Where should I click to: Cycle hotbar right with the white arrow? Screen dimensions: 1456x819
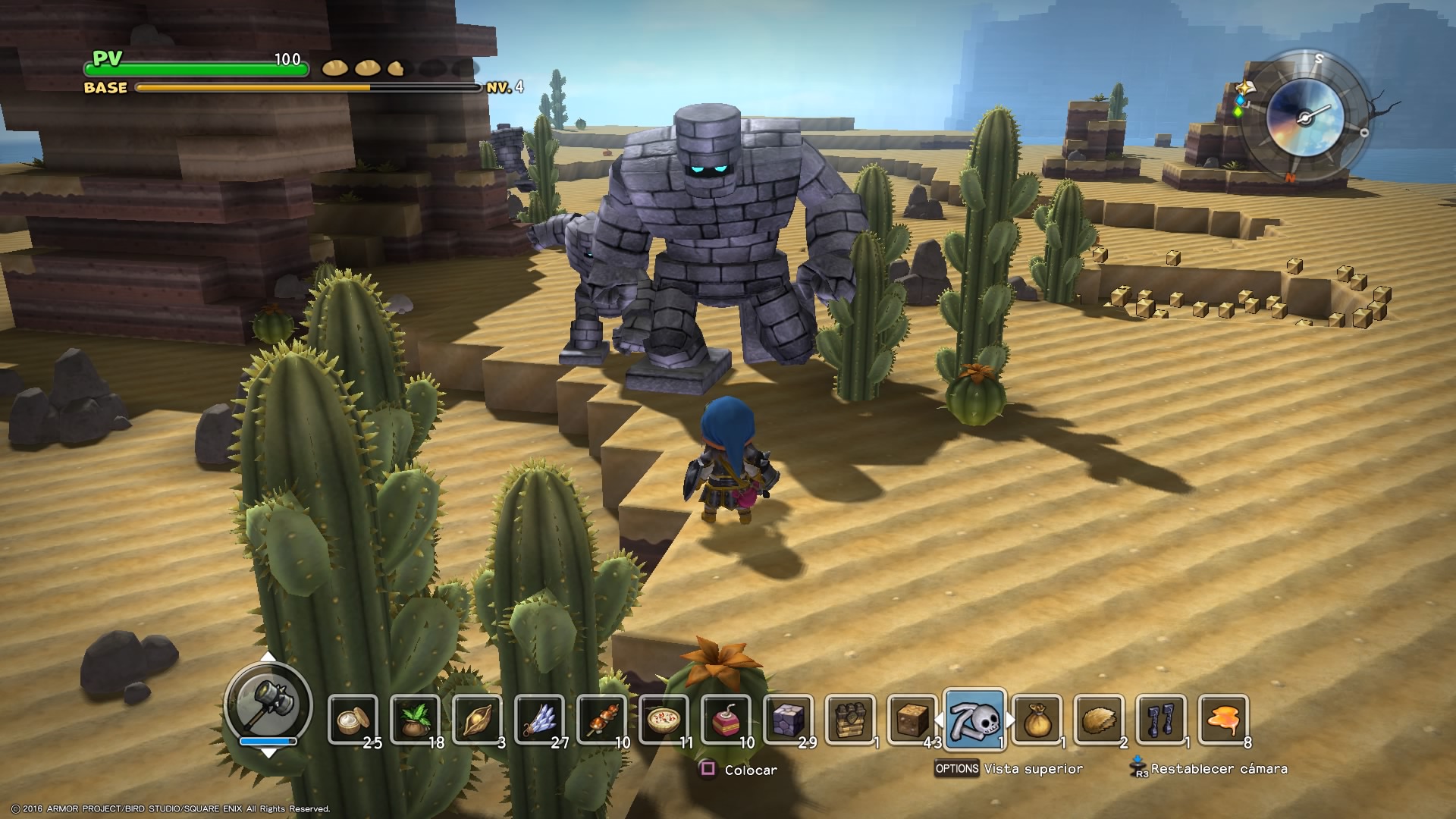1012,719
